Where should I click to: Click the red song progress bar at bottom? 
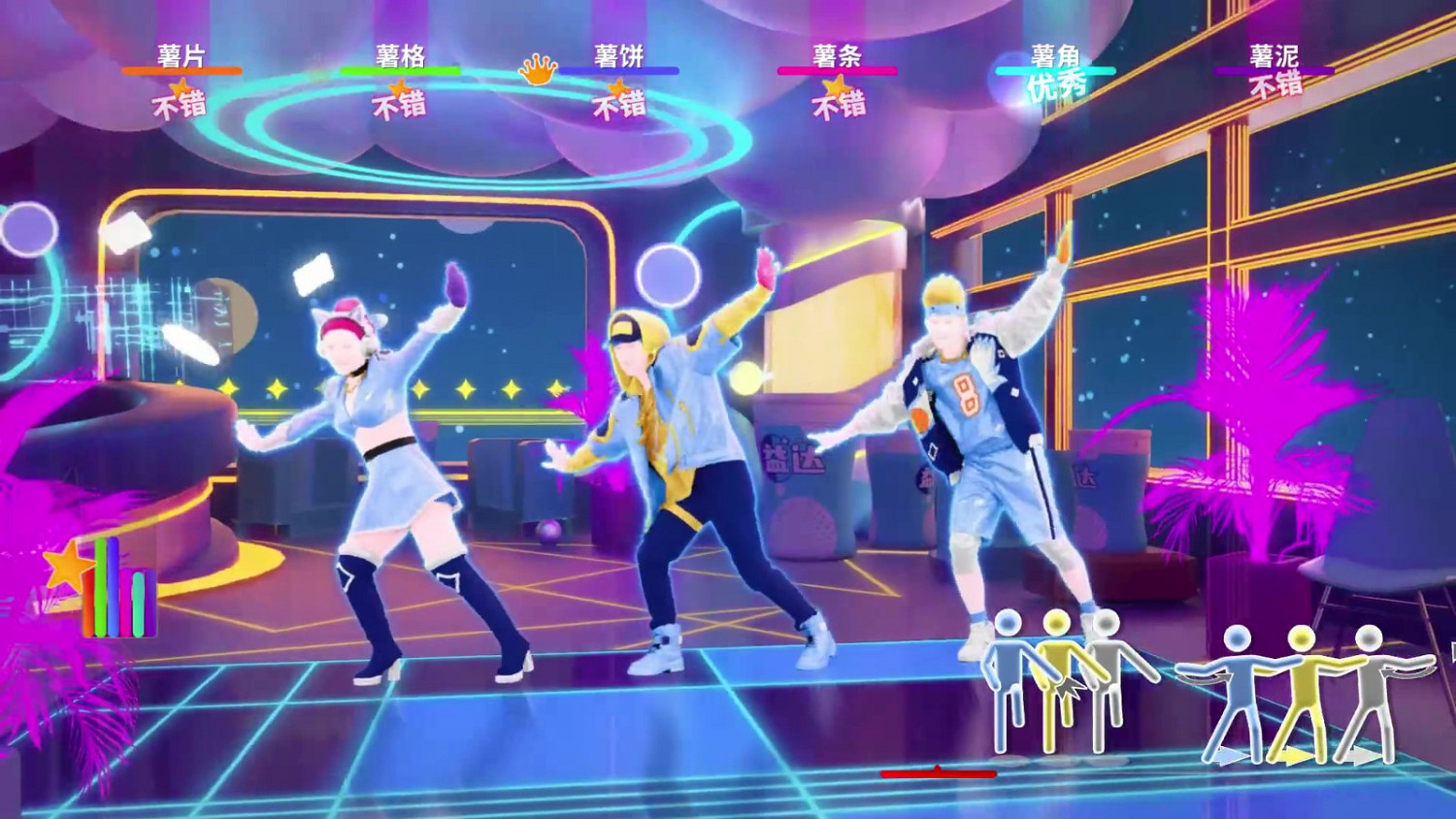[x=938, y=773]
